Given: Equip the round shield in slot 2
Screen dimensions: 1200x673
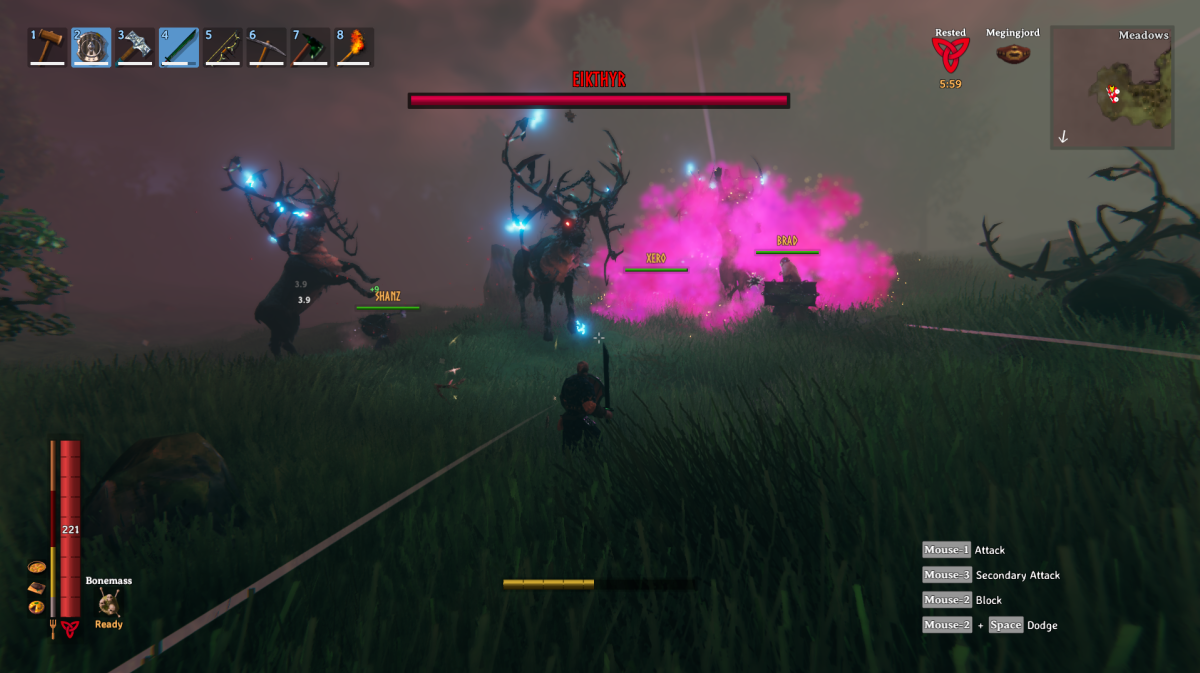Looking at the screenshot, I should click(x=91, y=47).
